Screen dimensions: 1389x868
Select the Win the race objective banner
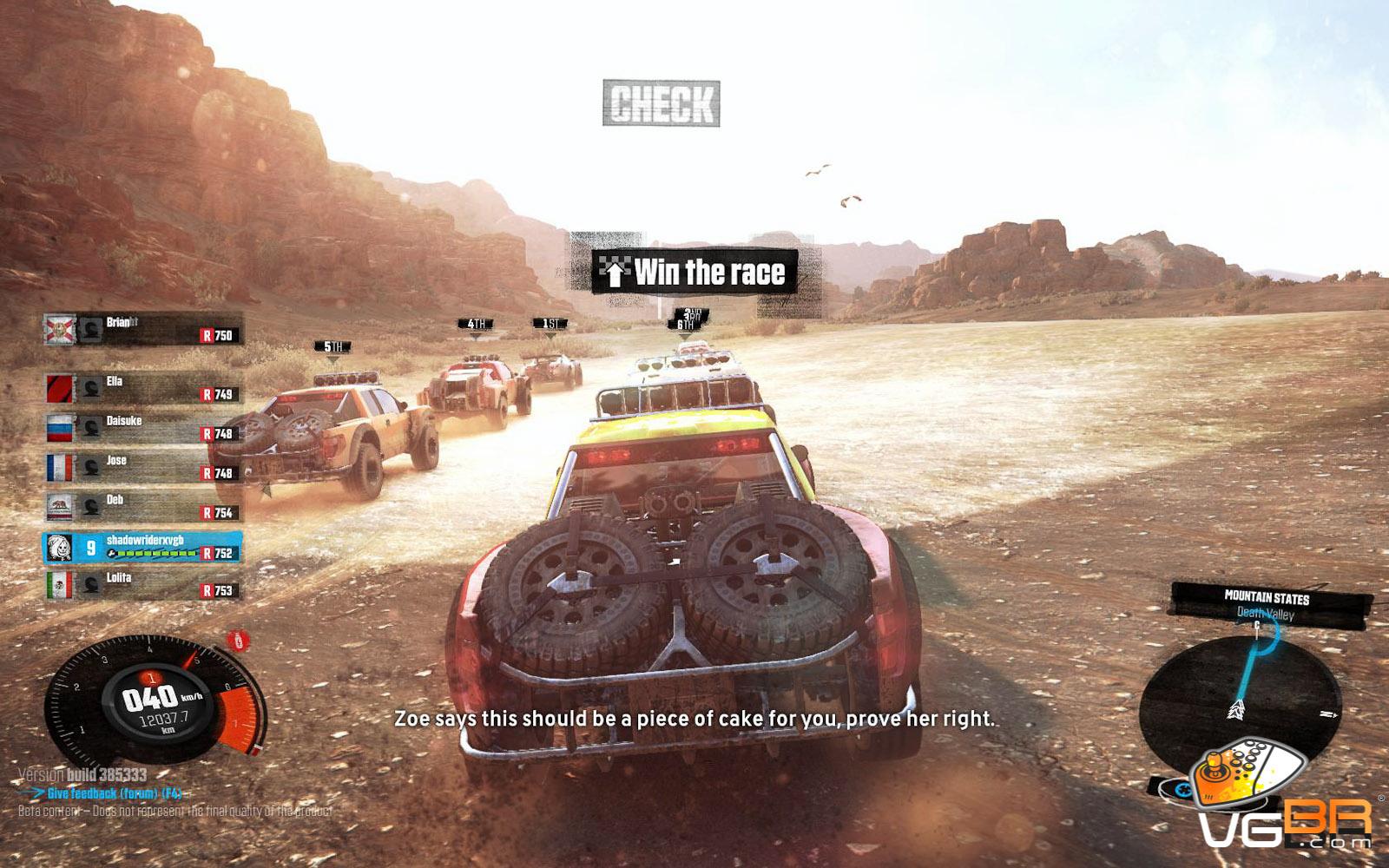pyautogui.click(x=694, y=272)
